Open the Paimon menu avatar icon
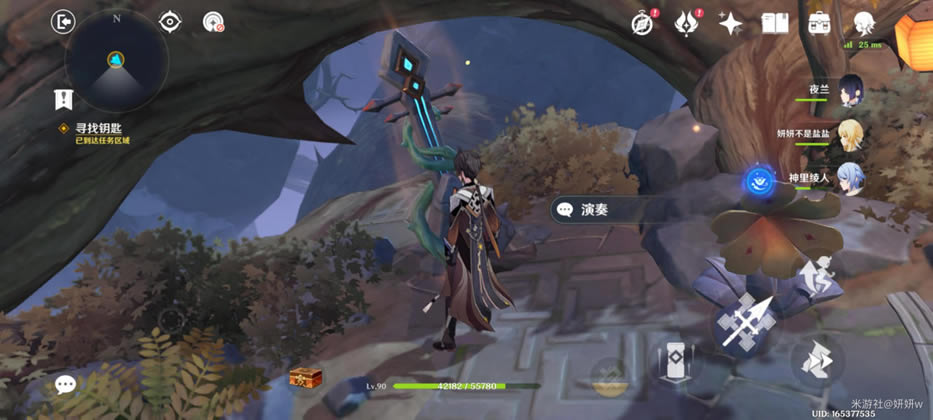Image resolution: width=933 pixels, height=420 pixels. pyautogui.click(x=864, y=23)
